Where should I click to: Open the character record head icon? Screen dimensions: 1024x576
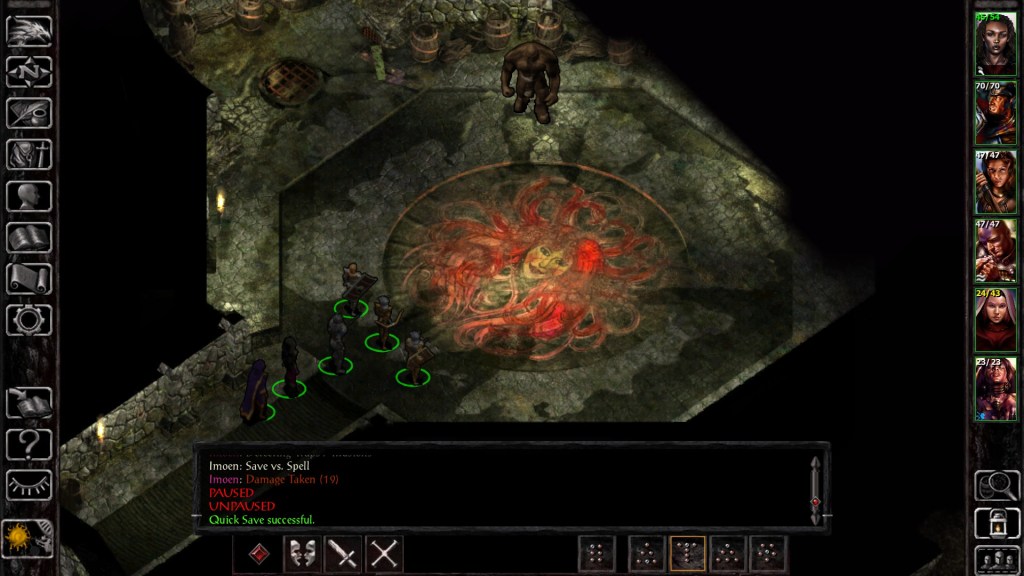tap(29, 196)
